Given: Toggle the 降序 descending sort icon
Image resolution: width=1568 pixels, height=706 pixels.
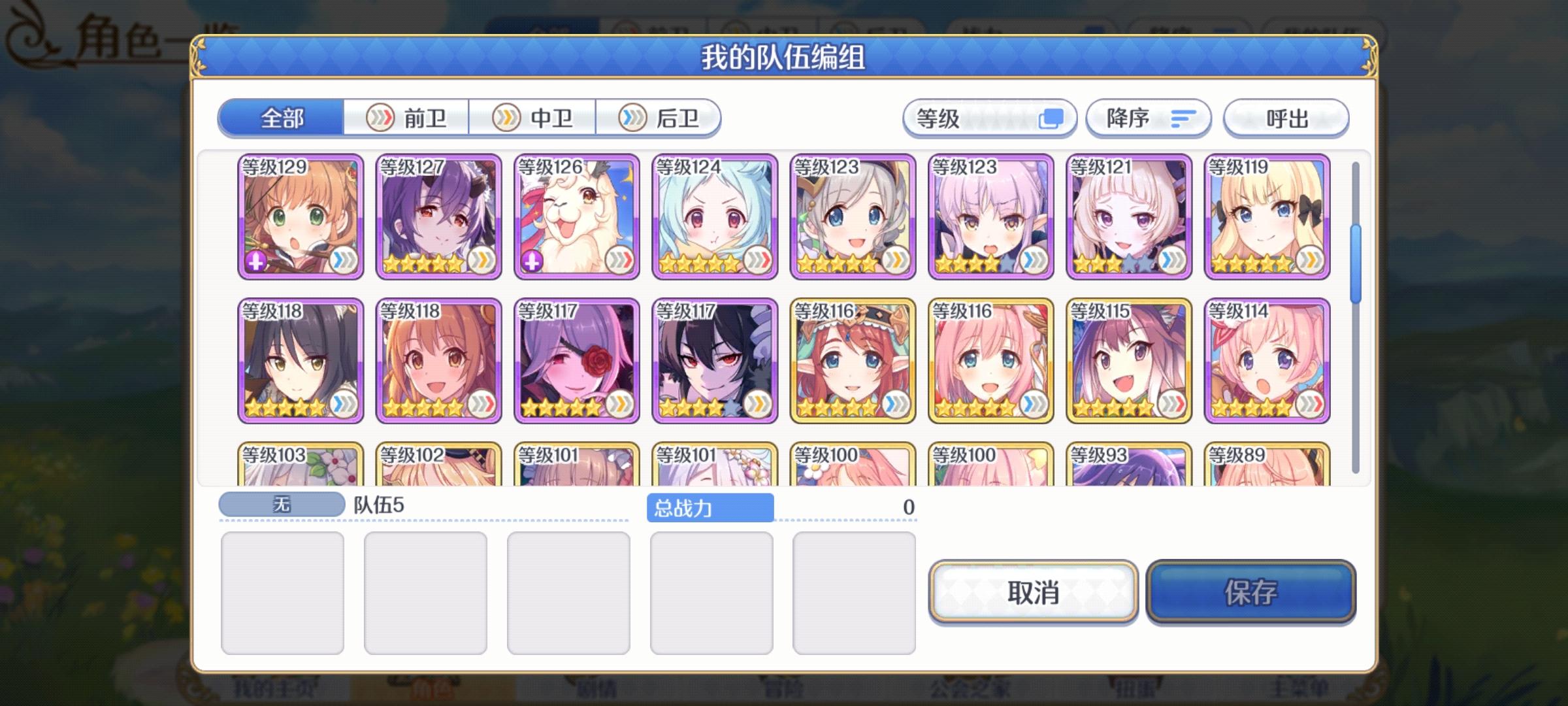Looking at the screenshot, I should [1183, 118].
